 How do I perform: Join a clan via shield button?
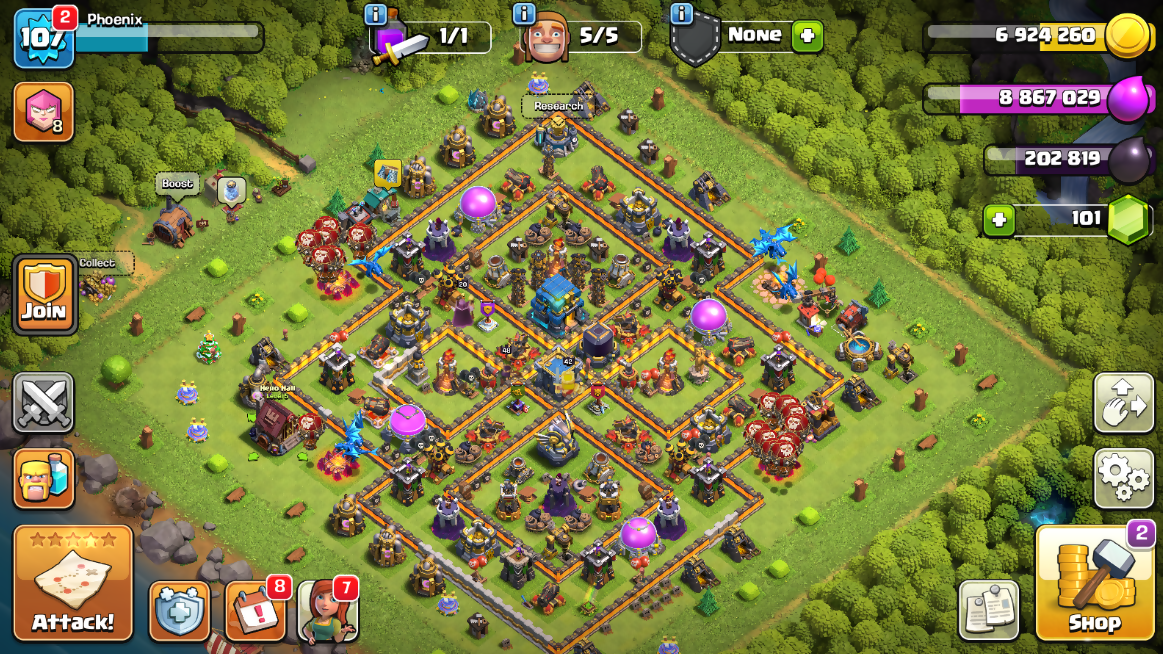[x=44, y=295]
